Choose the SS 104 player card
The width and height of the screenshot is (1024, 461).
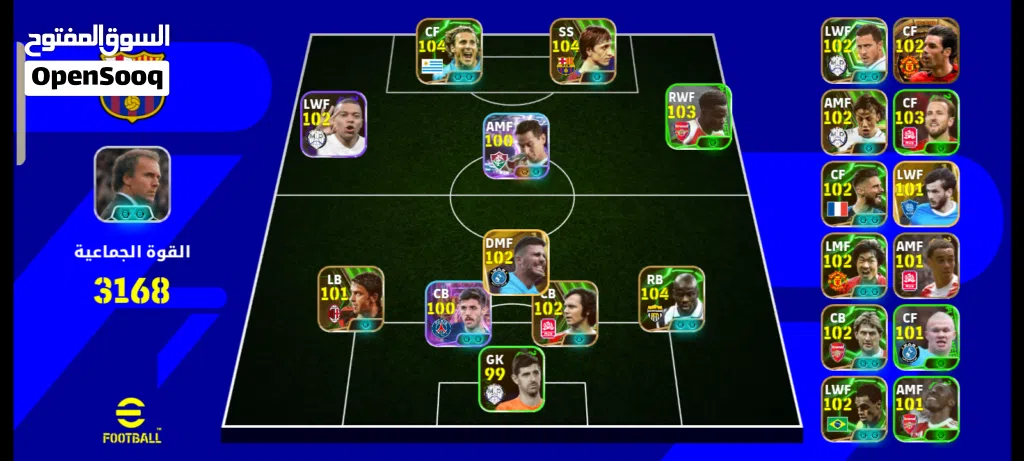coord(582,50)
